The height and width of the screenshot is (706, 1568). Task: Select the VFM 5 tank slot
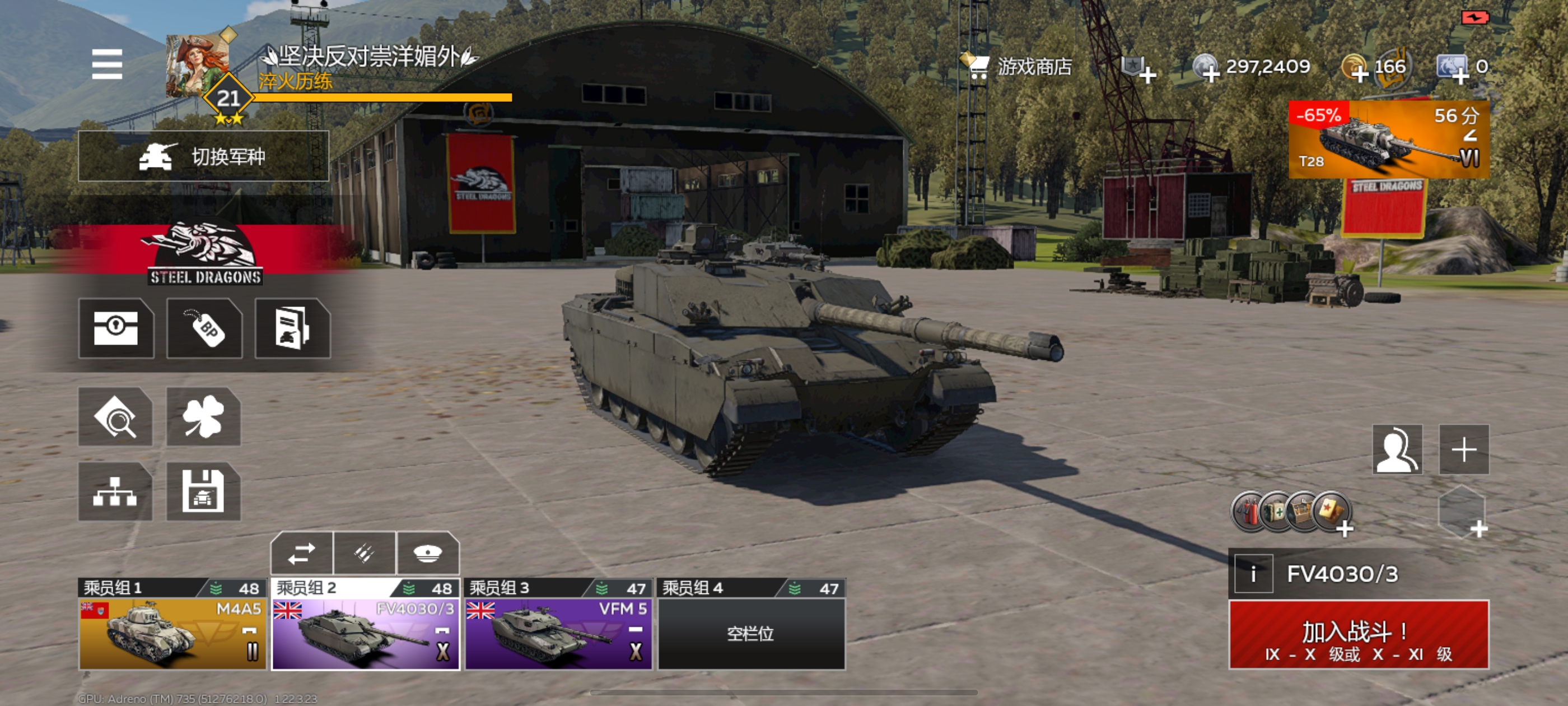click(x=558, y=634)
